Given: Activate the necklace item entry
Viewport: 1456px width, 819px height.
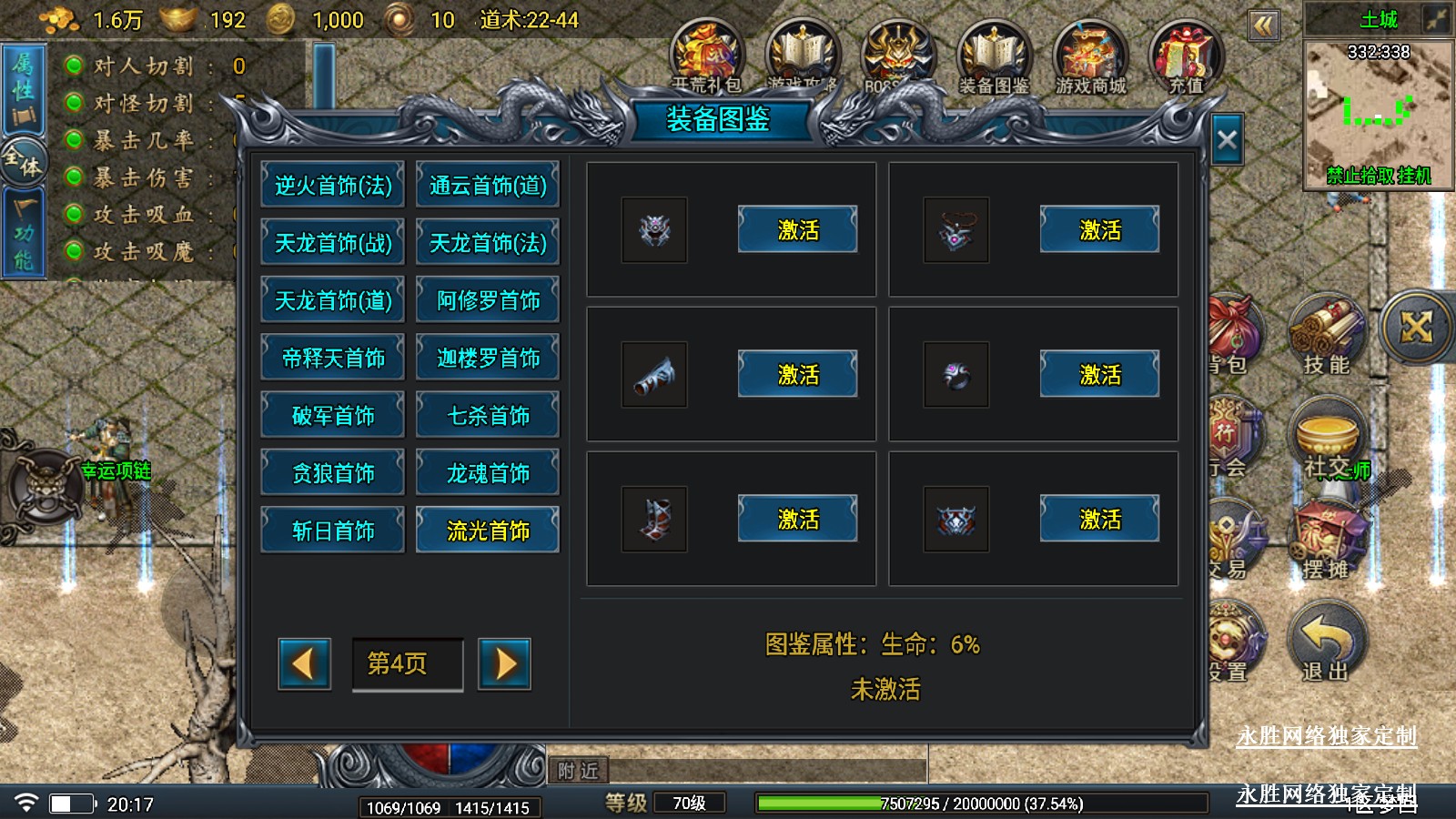Looking at the screenshot, I should (1099, 230).
